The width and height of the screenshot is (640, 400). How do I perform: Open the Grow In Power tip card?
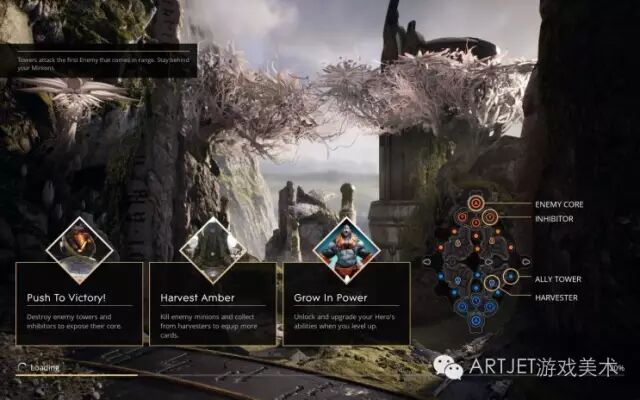tap(346, 303)
